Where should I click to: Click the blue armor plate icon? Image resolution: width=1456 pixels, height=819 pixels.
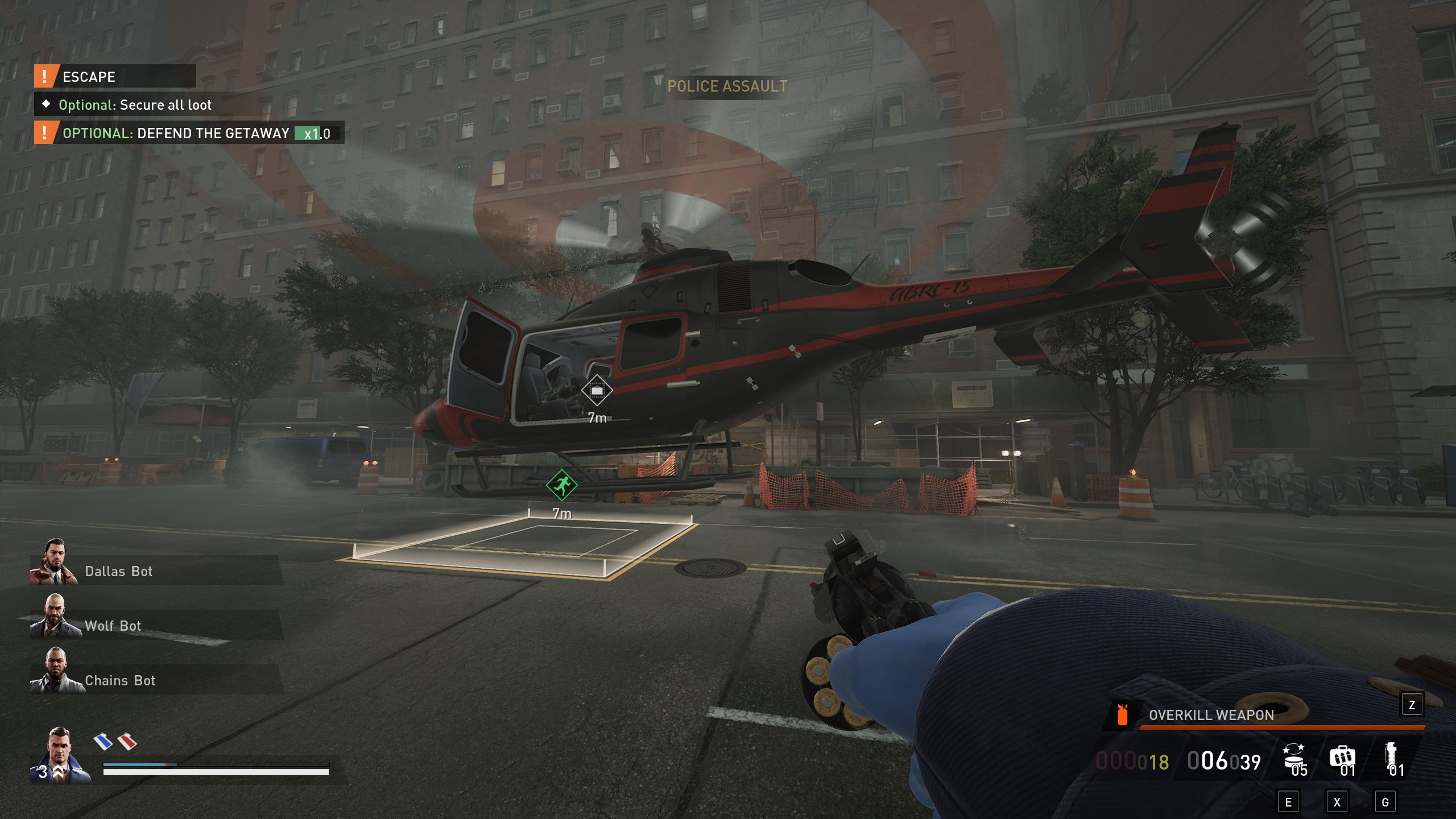click(103, 741)
